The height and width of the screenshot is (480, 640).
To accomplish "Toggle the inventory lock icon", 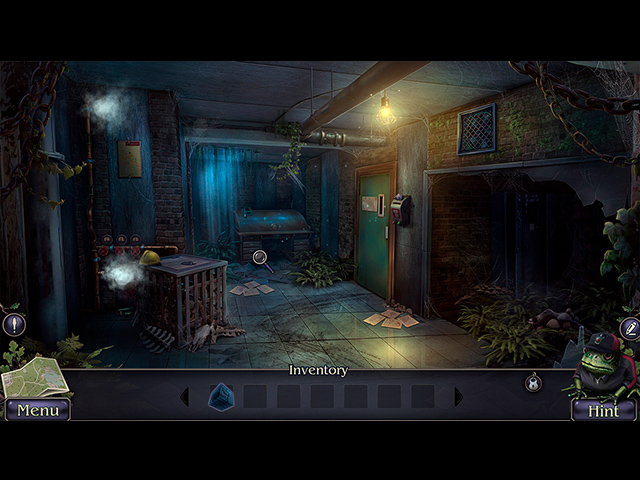I will (533, 382).
